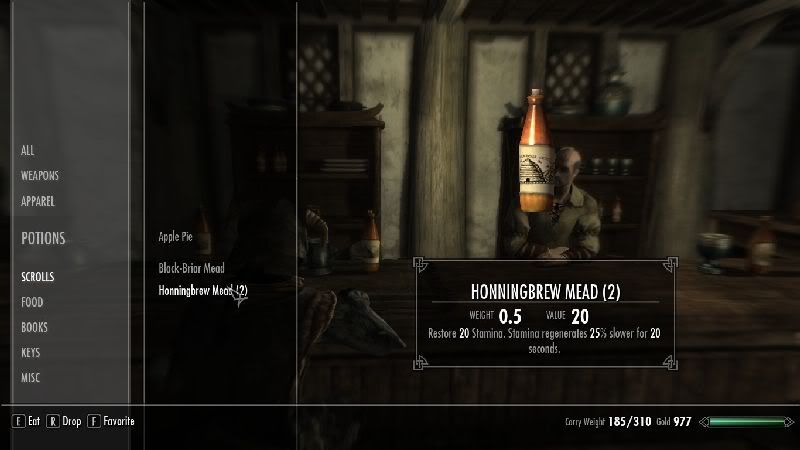The width and height of the screenshot is (800, 450).
Task: Open the Scrolls category
Action: (x=38, y=277)
